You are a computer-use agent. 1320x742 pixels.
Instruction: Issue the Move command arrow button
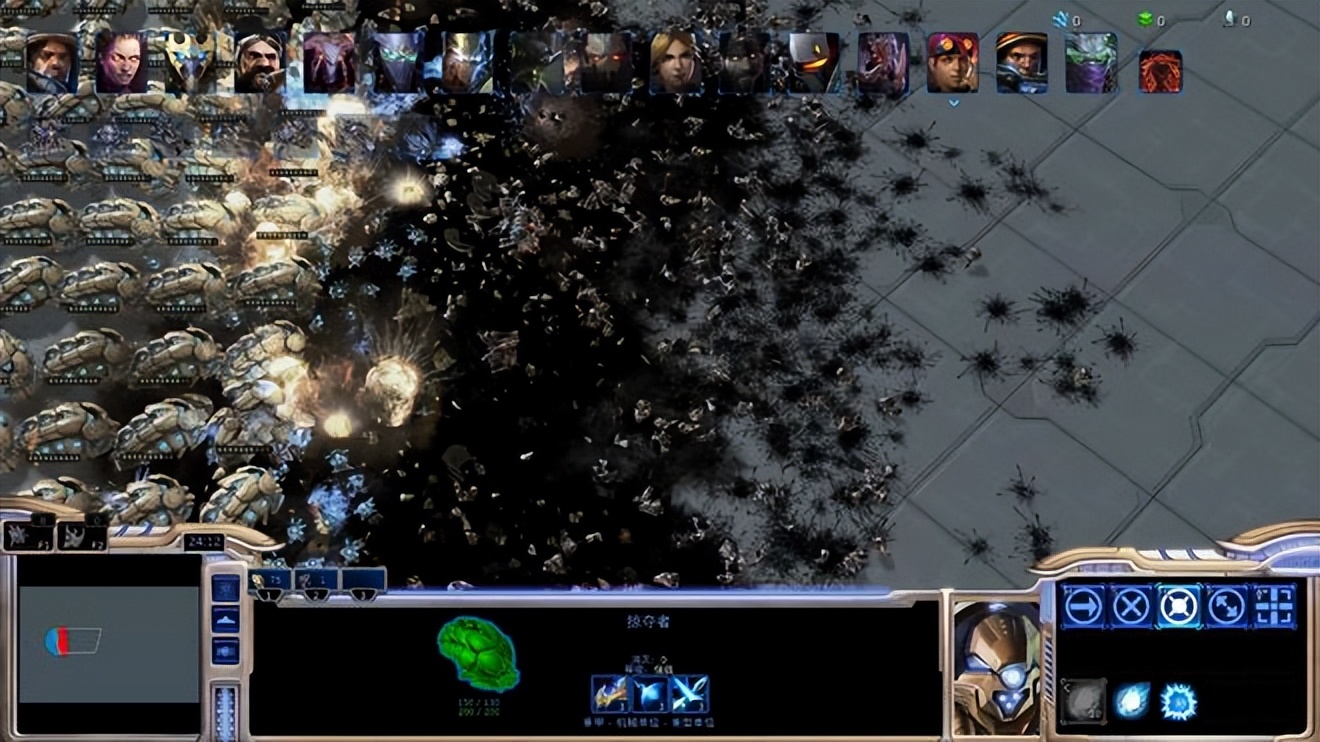tap(1083, 606)
